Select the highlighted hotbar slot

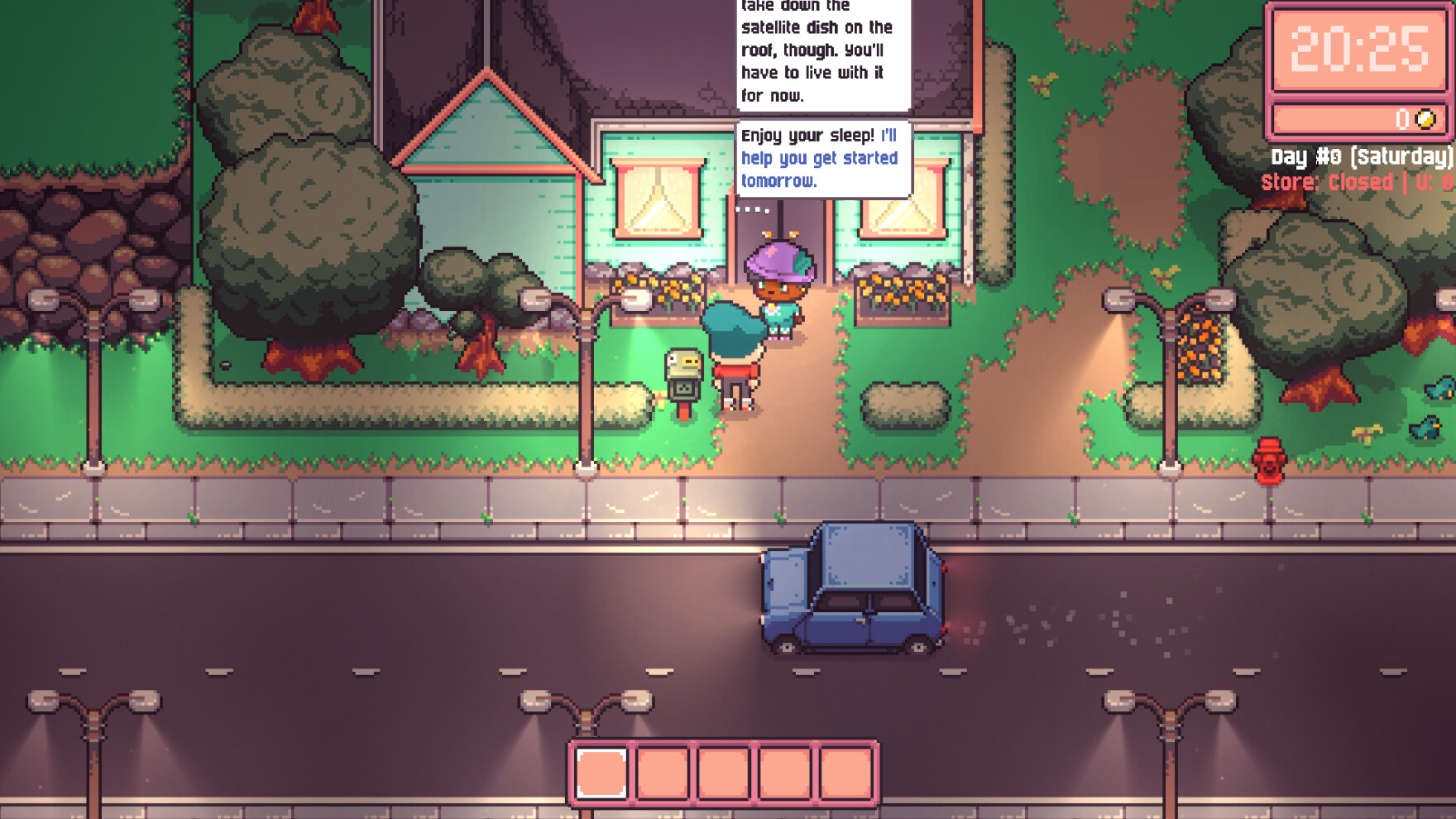[601, 773]
